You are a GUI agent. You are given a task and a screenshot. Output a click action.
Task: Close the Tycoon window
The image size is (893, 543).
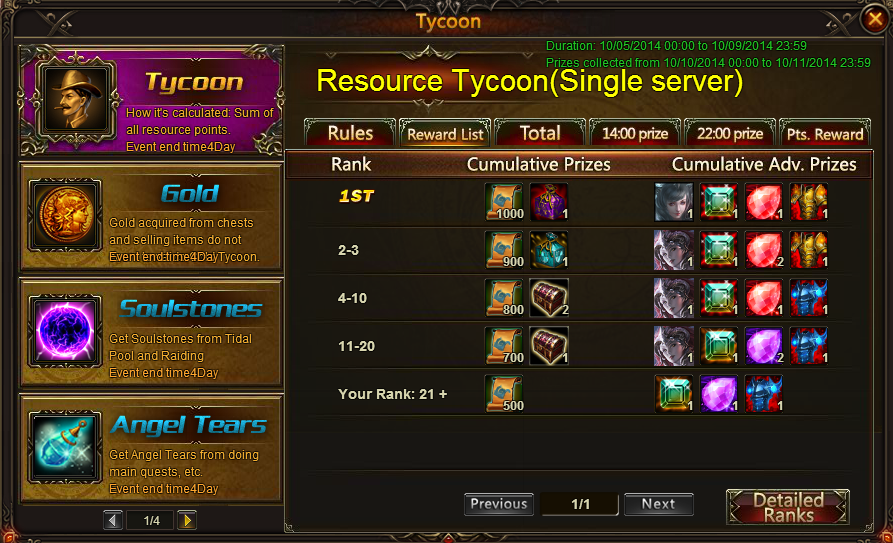(x=874, y=19)
